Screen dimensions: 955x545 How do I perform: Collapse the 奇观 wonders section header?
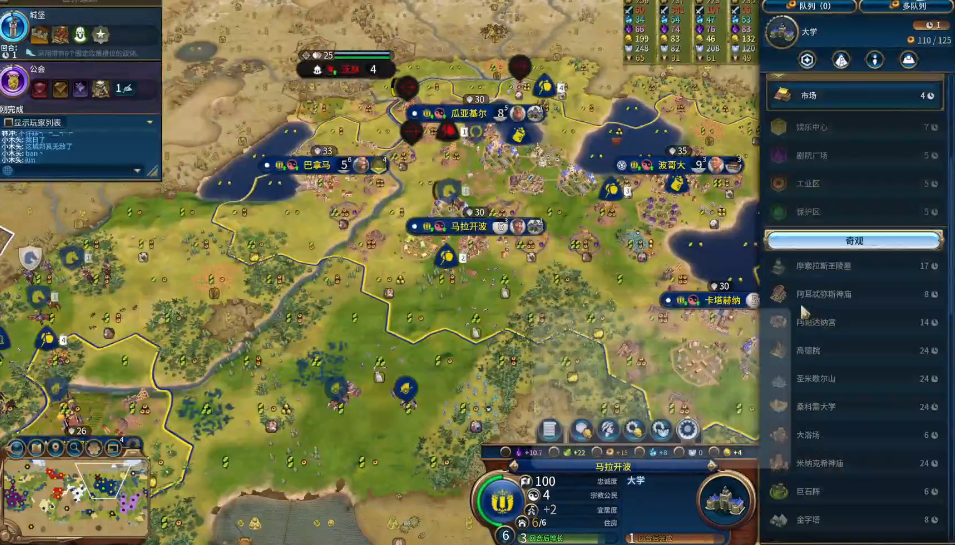pyautogui.click(x=853, y=241)
